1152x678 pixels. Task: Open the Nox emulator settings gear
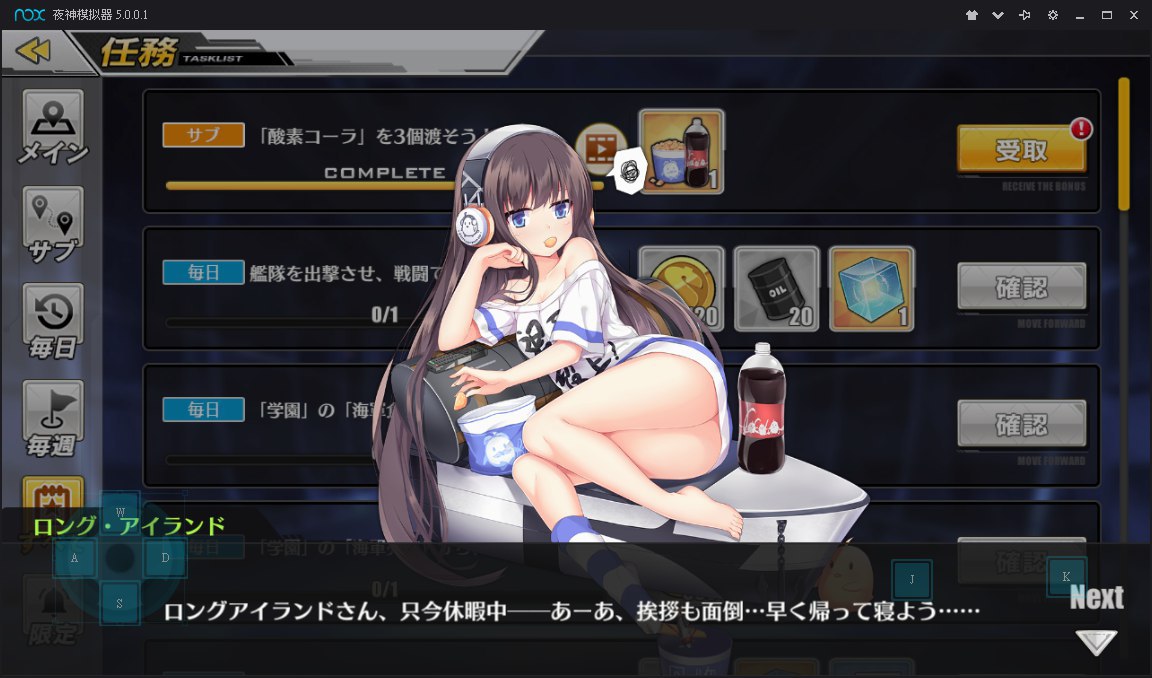tap(1052, 15)
